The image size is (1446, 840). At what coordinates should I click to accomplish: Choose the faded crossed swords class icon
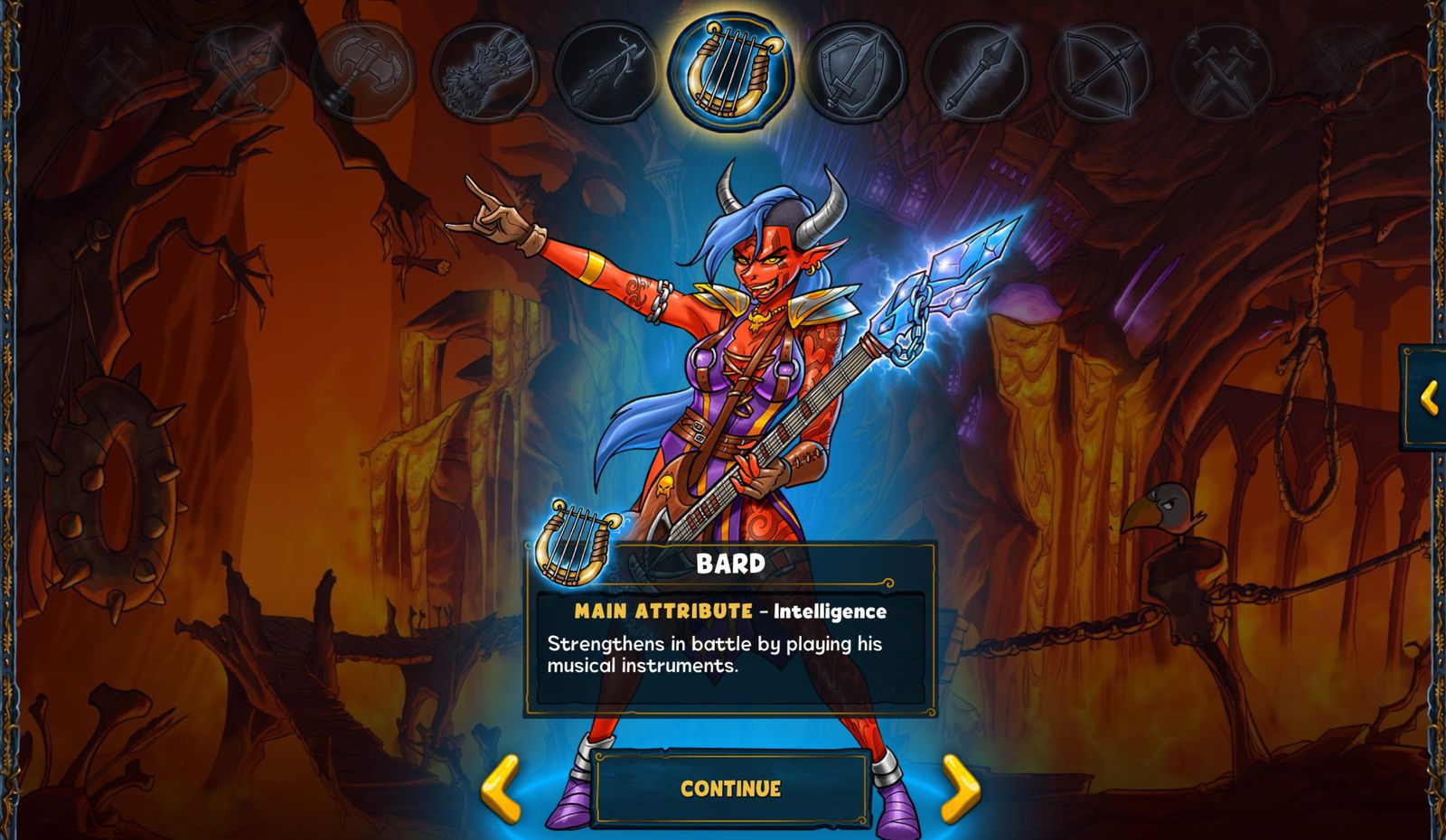tap(239, 70)
